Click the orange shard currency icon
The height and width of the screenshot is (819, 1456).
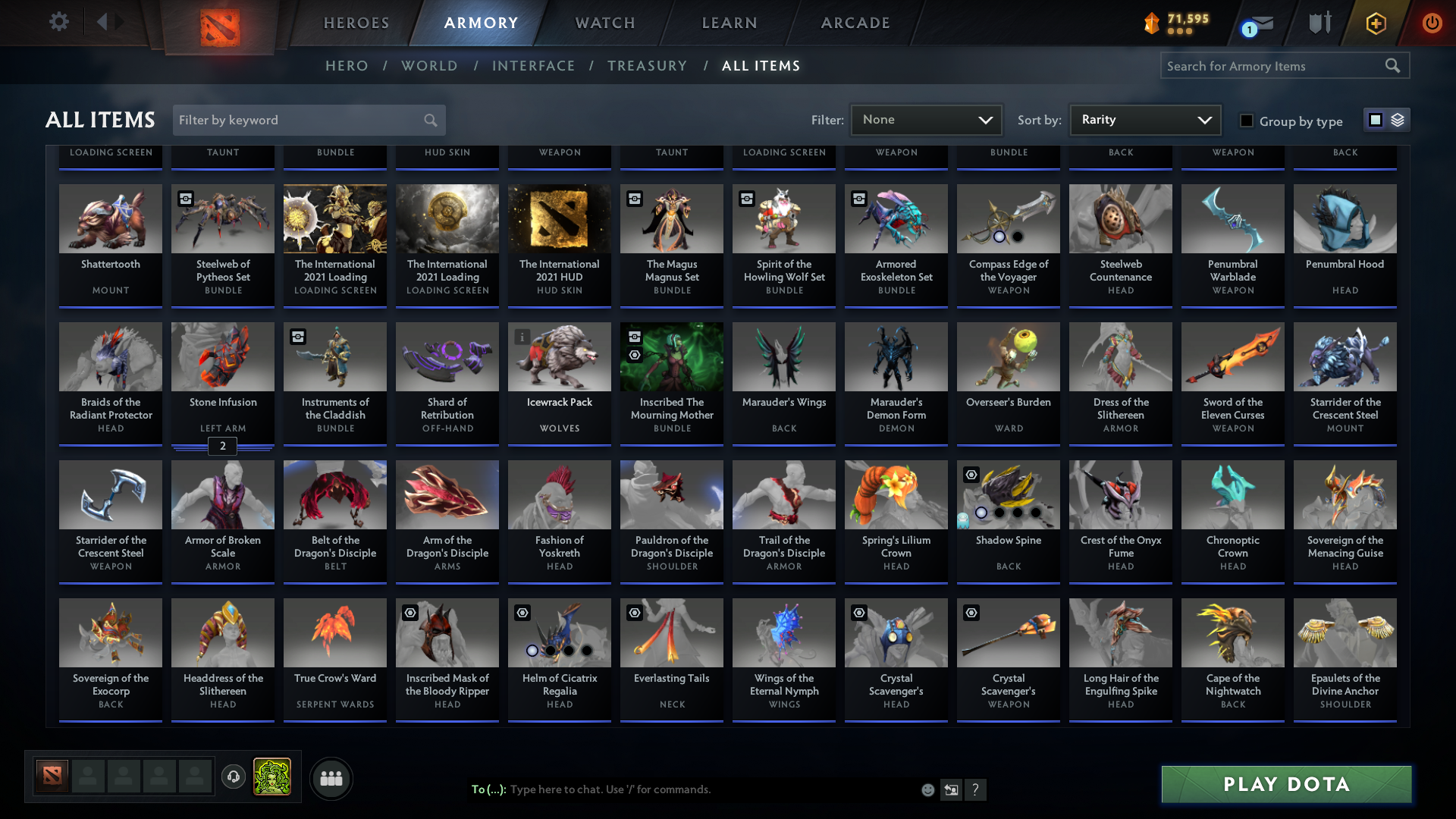click(1151, 22)
